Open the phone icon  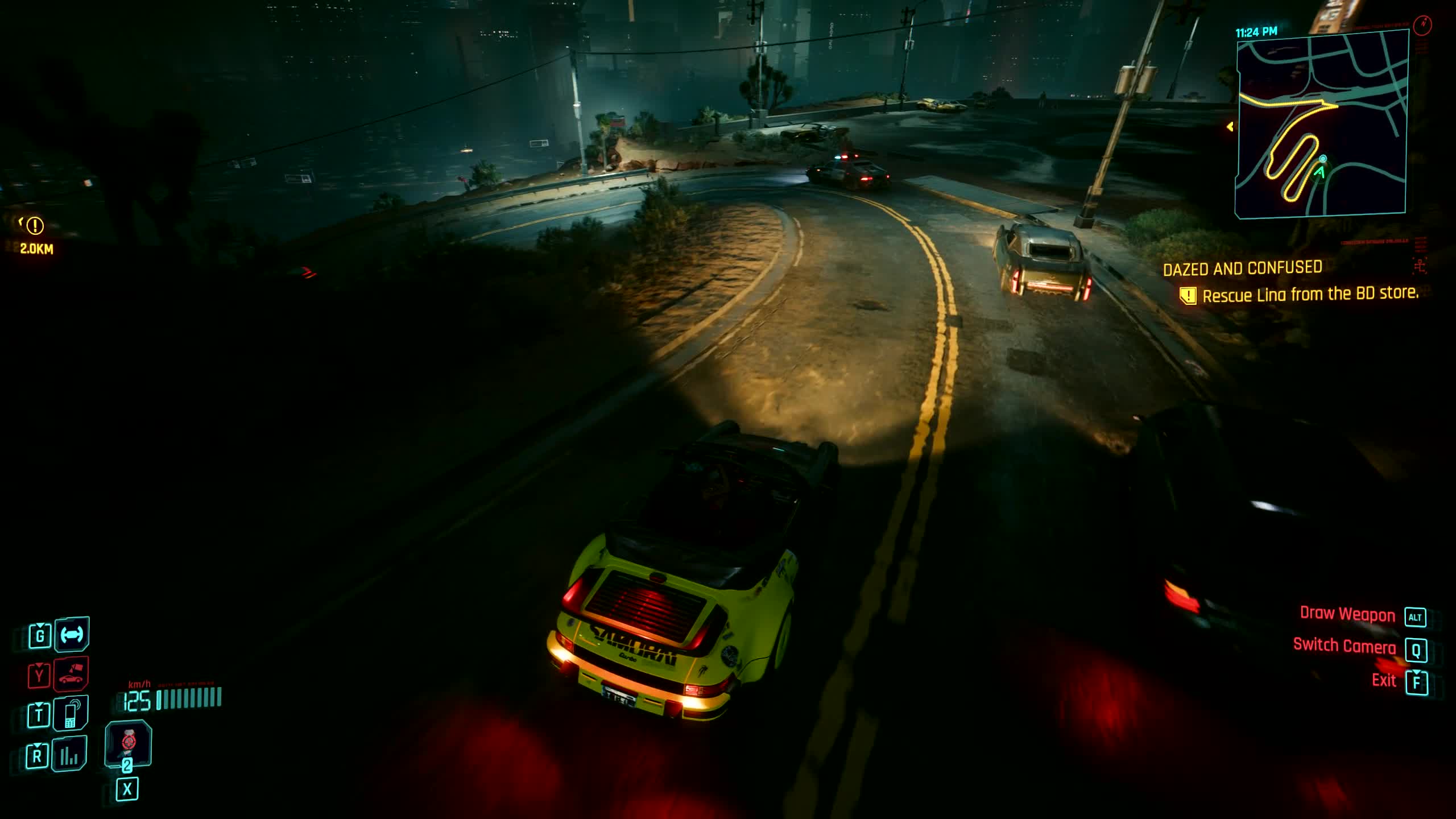pyautogui.click(x=72, y=714)
